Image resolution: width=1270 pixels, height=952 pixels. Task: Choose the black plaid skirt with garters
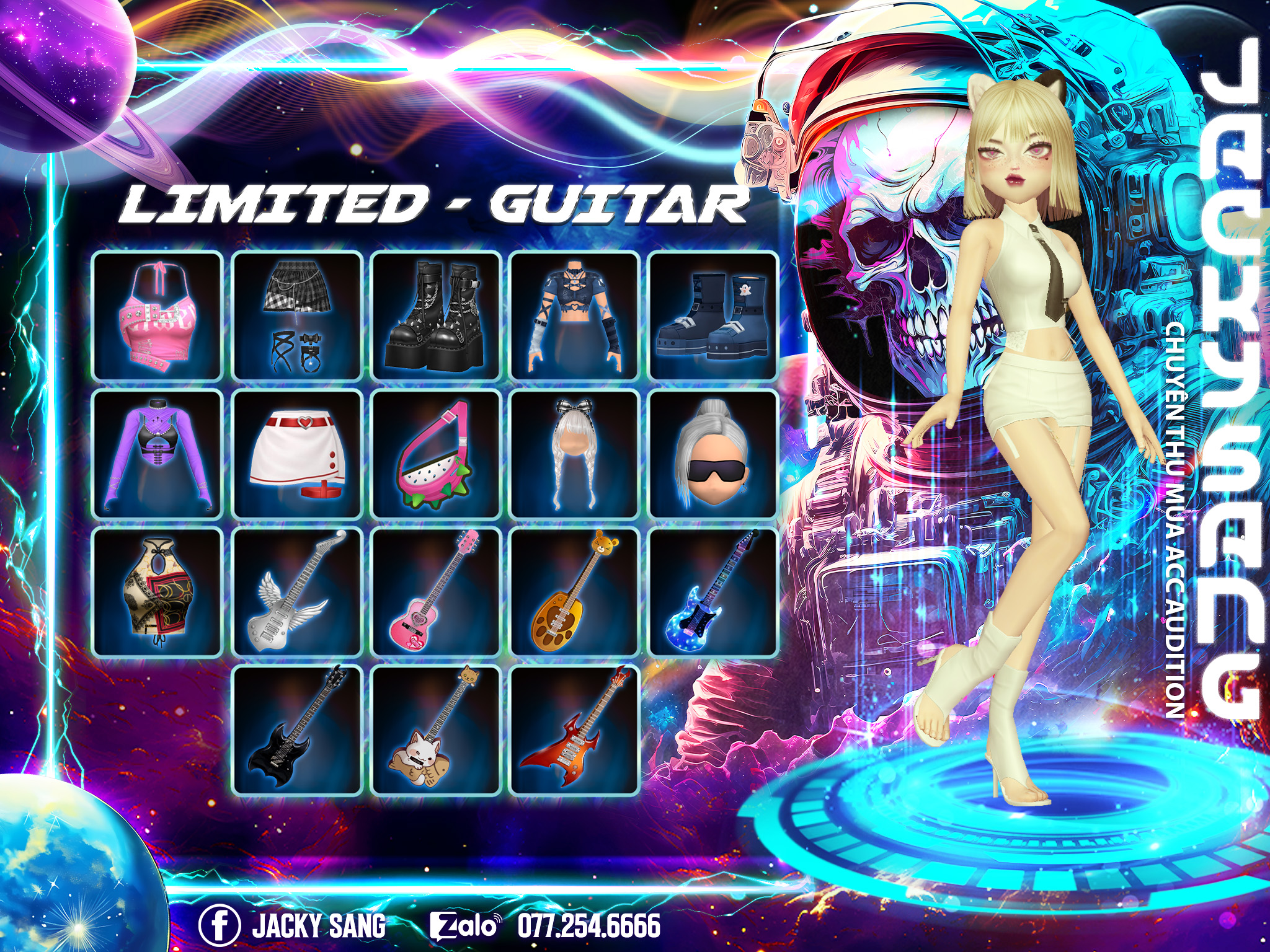pyautogui.click(x=297, y=316)
